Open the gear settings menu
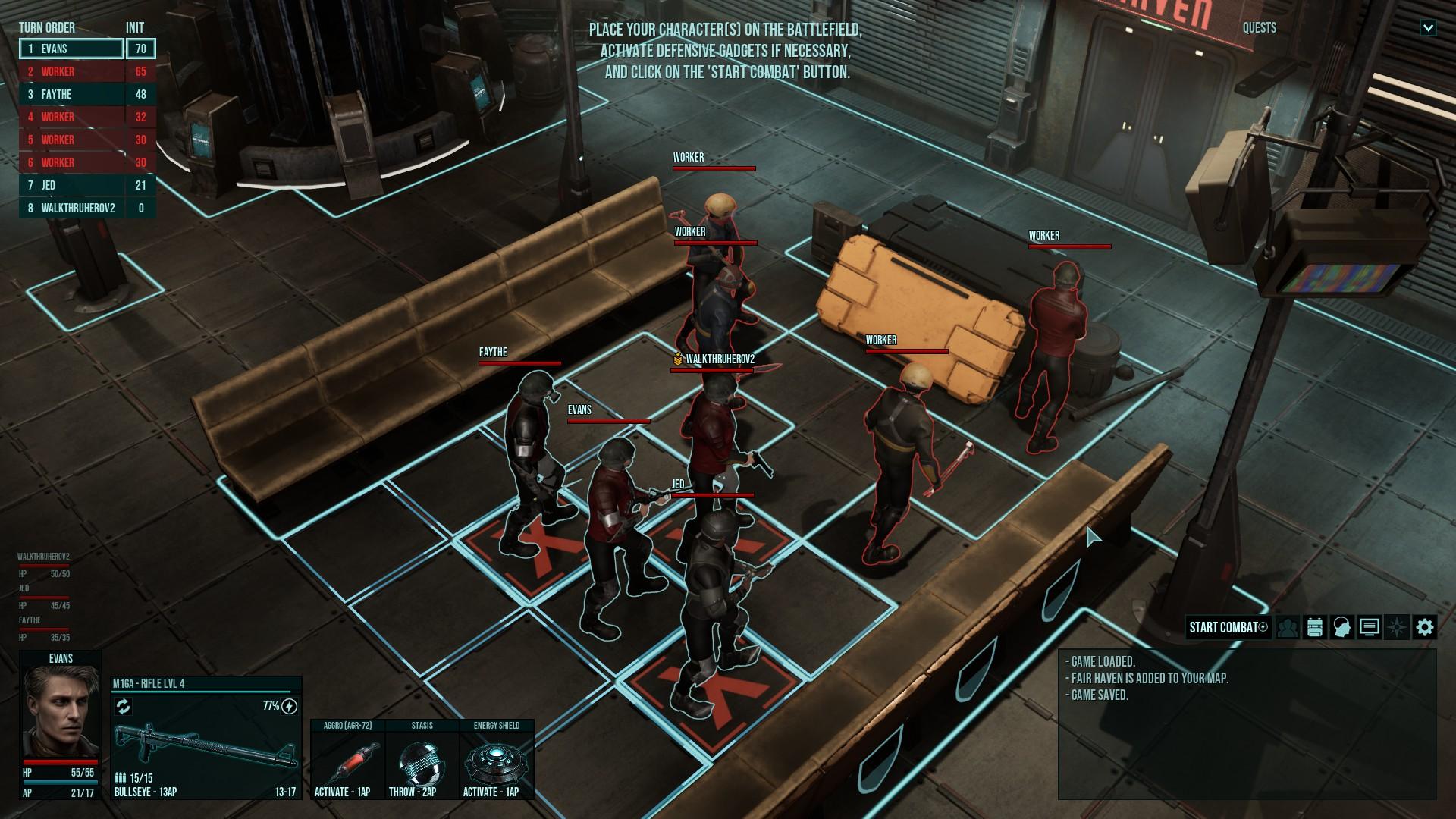This screenshot has height=819, width=1456. pos(1424,627)
